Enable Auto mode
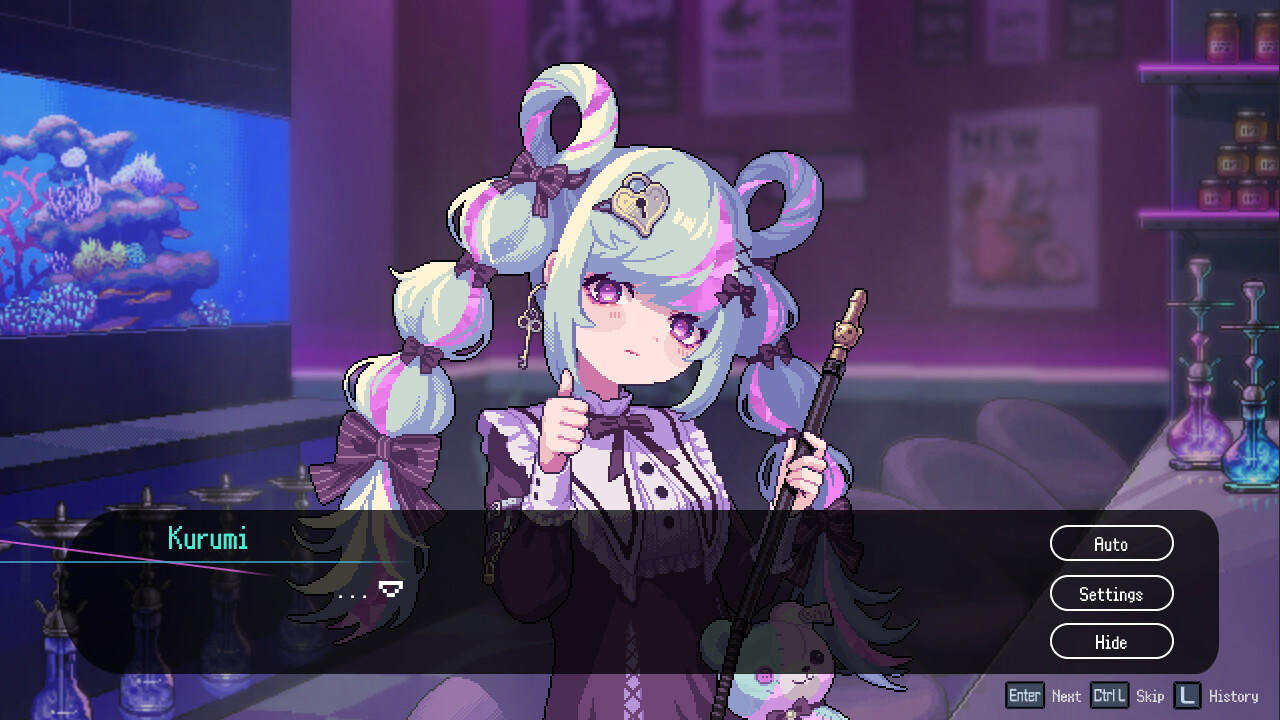The height and width of the screenshot is (720, 1280). [x=1111, y=543]
